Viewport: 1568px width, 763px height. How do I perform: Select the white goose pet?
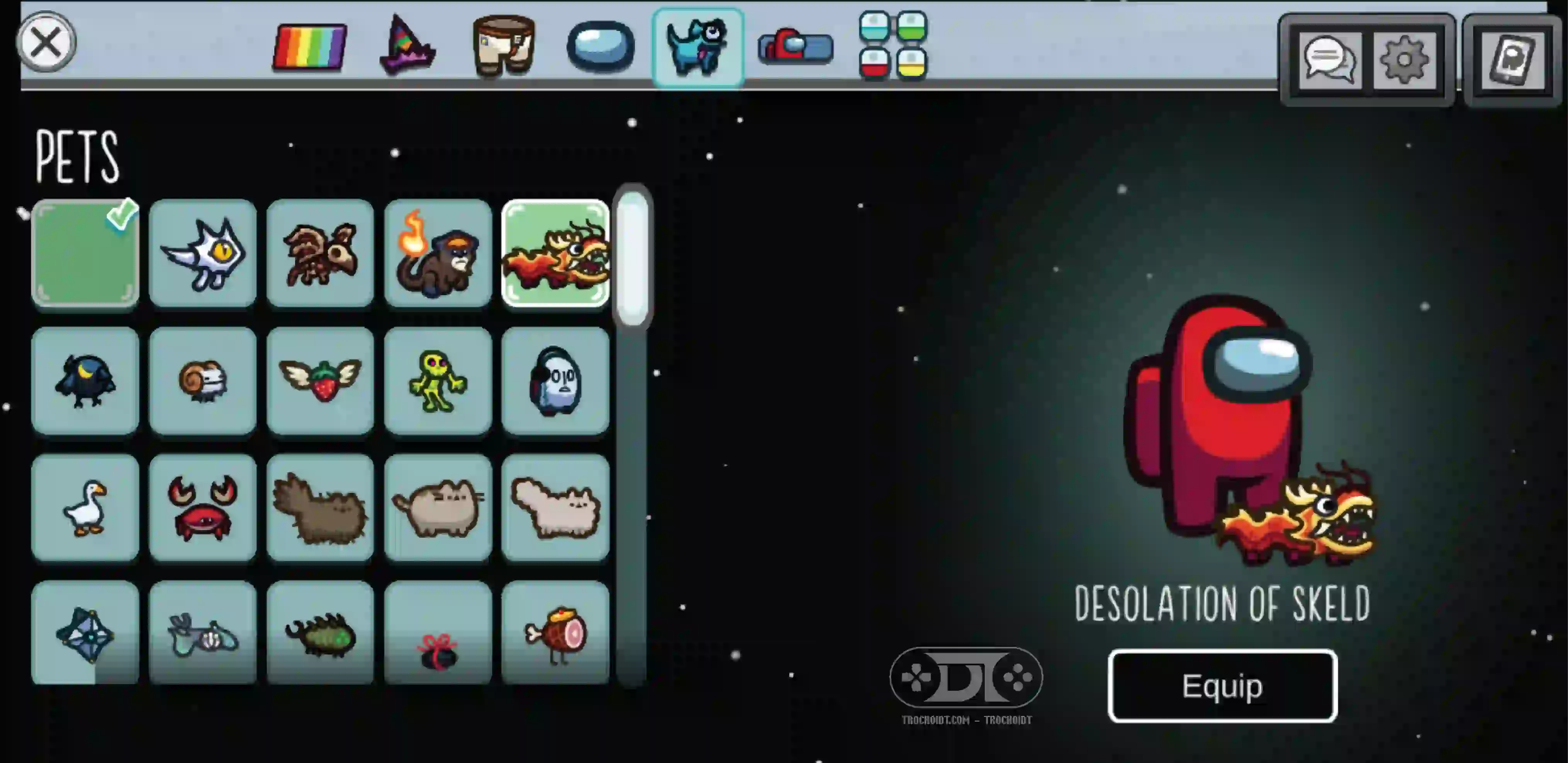point(85,507)
